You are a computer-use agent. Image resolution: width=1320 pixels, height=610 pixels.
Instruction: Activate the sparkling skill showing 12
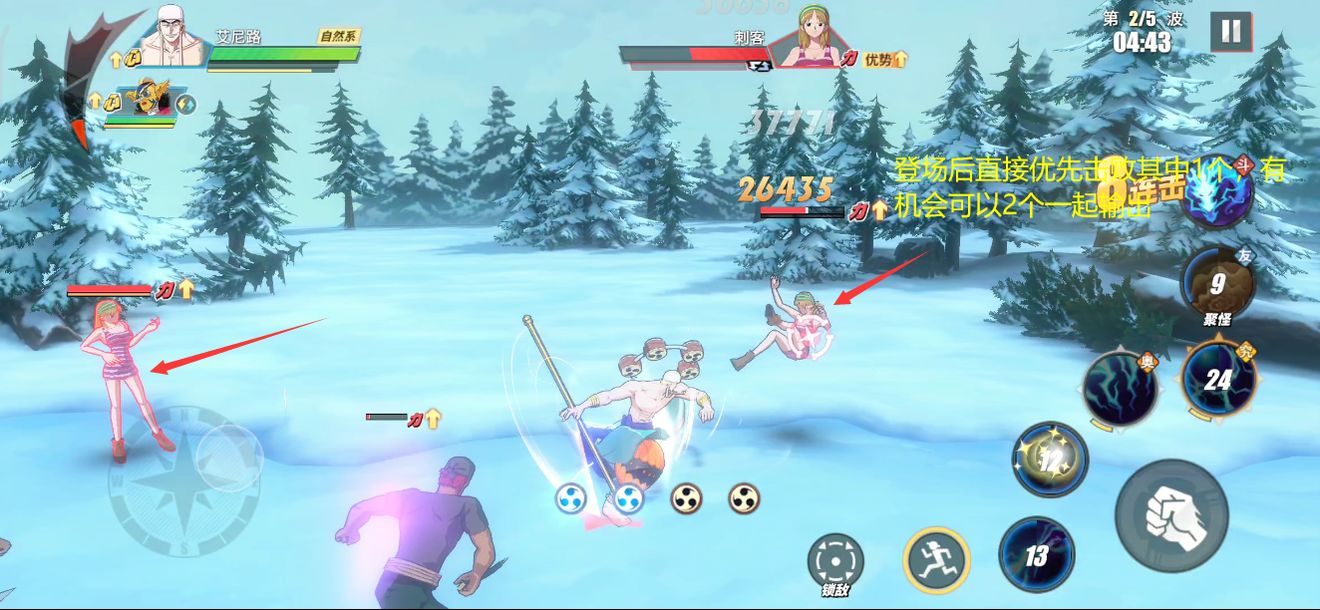1050,459
